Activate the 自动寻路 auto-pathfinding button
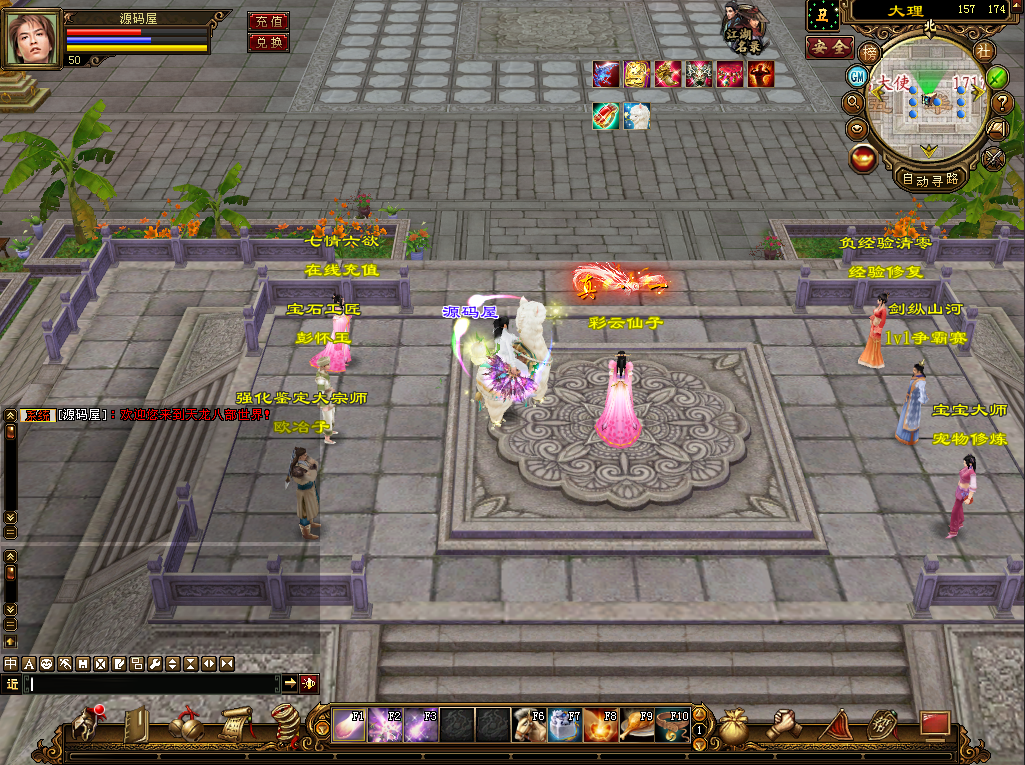 click(x=930, y=180)
